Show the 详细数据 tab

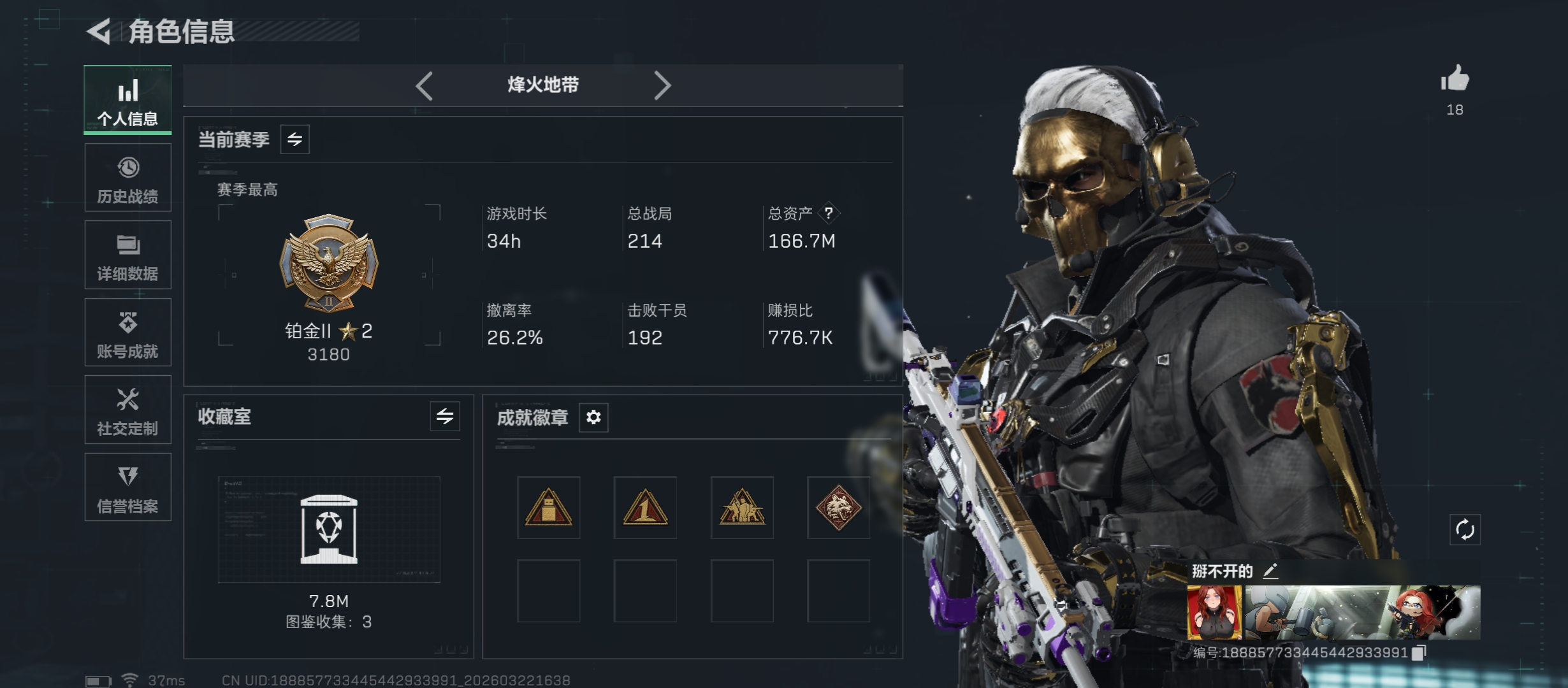coord(127,255)
